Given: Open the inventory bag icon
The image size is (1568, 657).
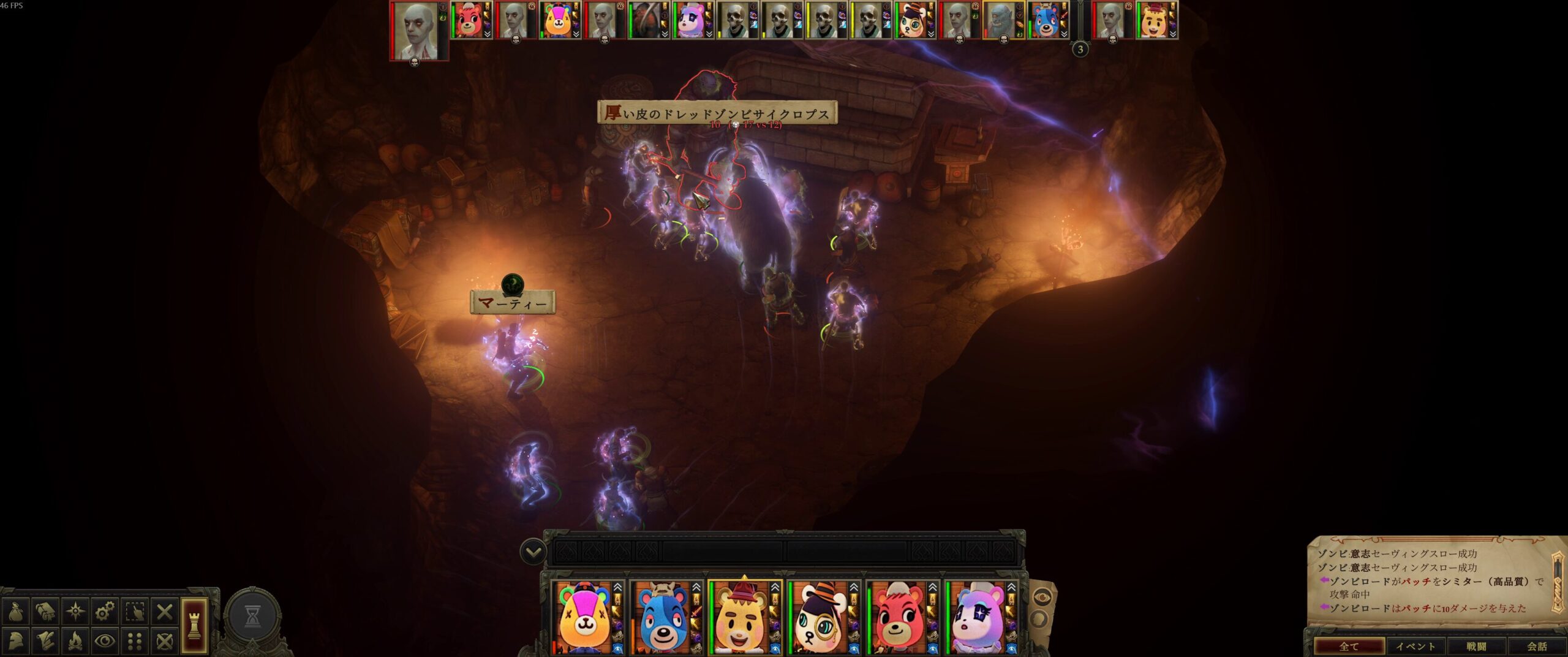Looking at the screenshot, I should [x=15, y=612].
